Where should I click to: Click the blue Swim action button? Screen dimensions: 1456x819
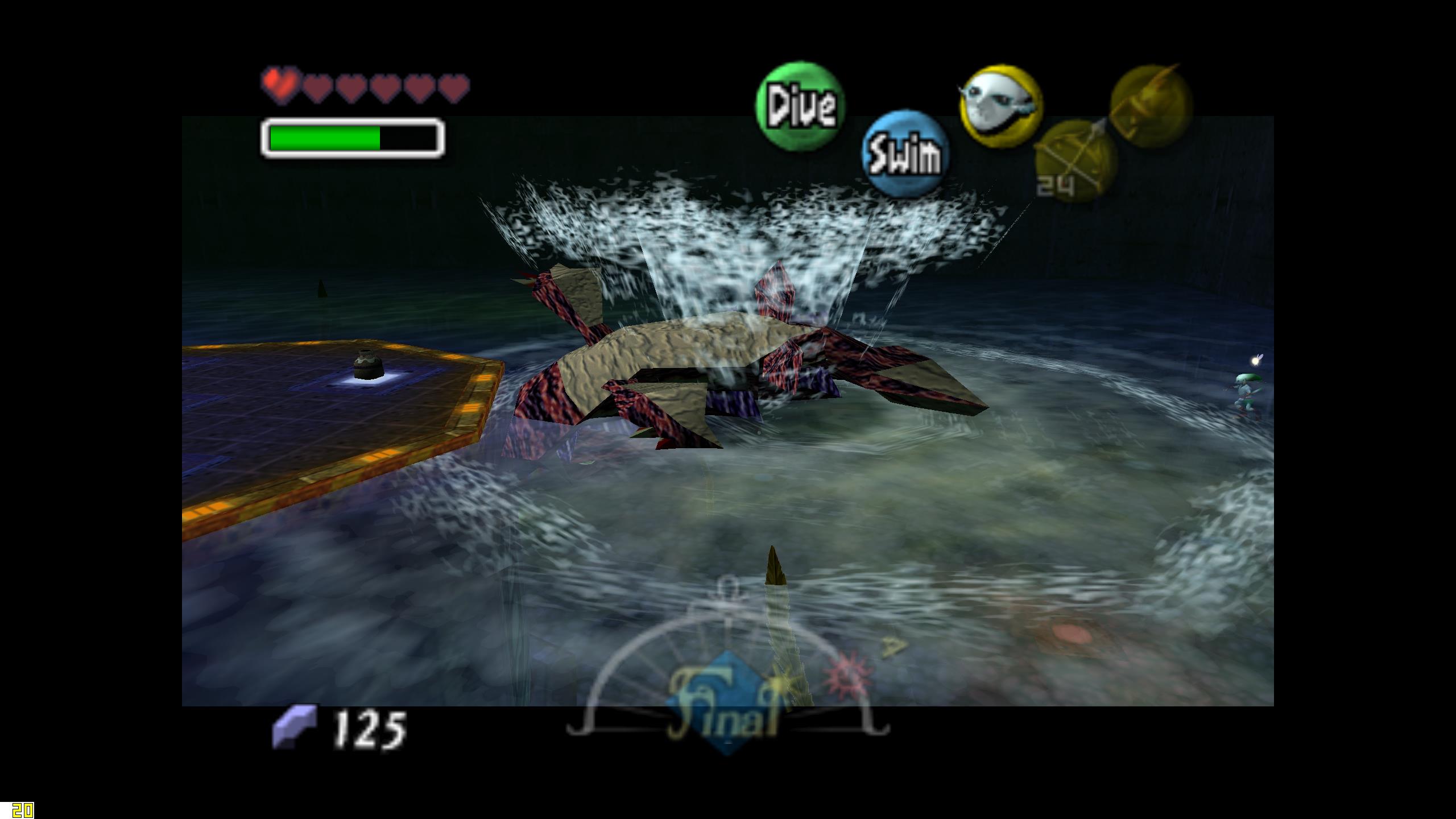(x=905, y=154)
